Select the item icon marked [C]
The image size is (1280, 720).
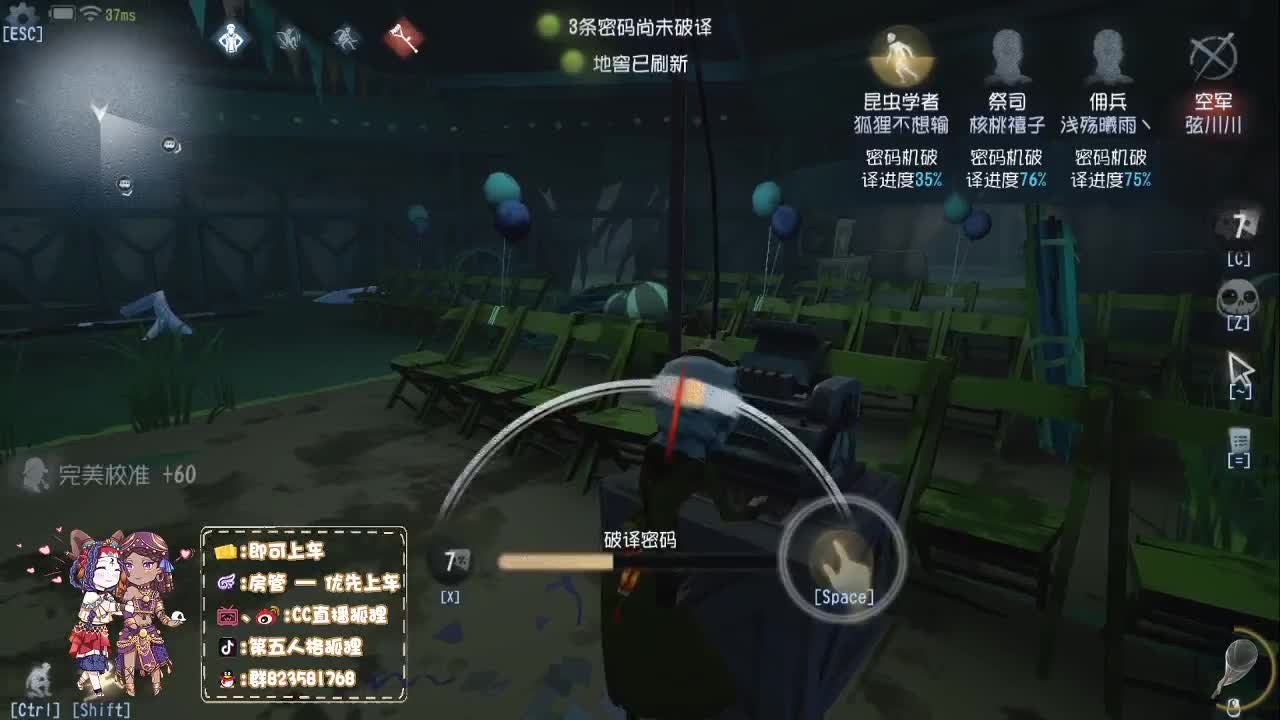1238,228
